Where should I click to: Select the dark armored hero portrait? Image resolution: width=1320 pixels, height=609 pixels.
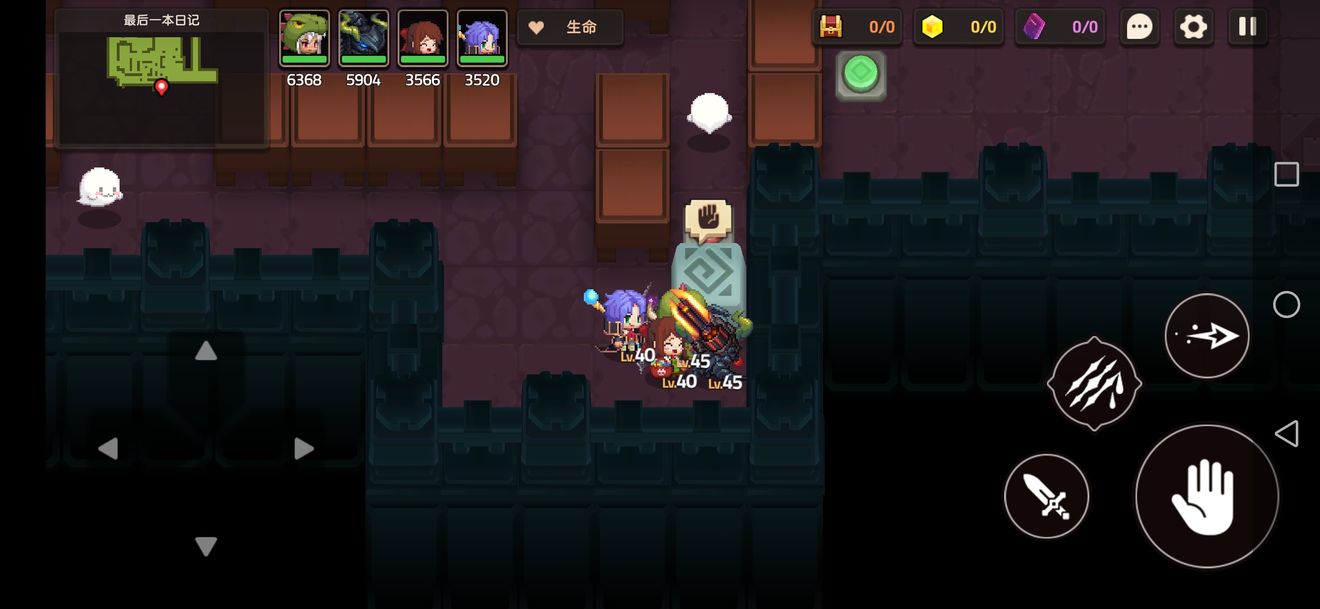[363, 40]
